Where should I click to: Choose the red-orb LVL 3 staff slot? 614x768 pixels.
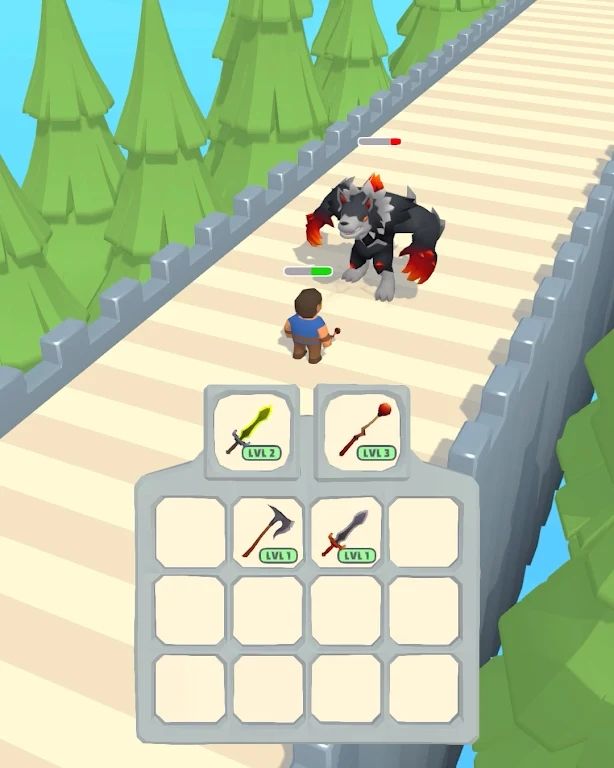(x=361, y=430)
